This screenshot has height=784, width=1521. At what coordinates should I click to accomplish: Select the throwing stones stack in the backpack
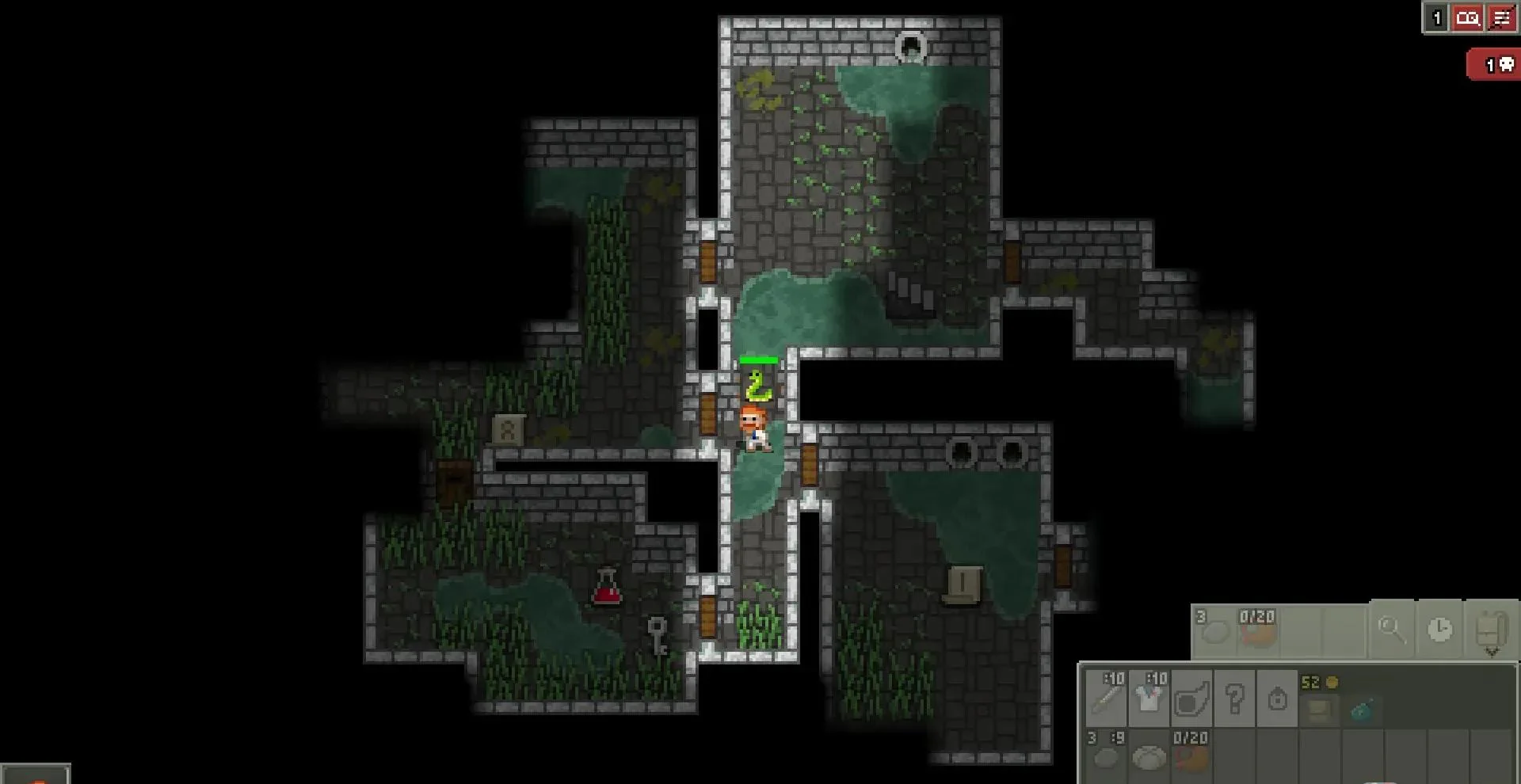point(1106,757)
